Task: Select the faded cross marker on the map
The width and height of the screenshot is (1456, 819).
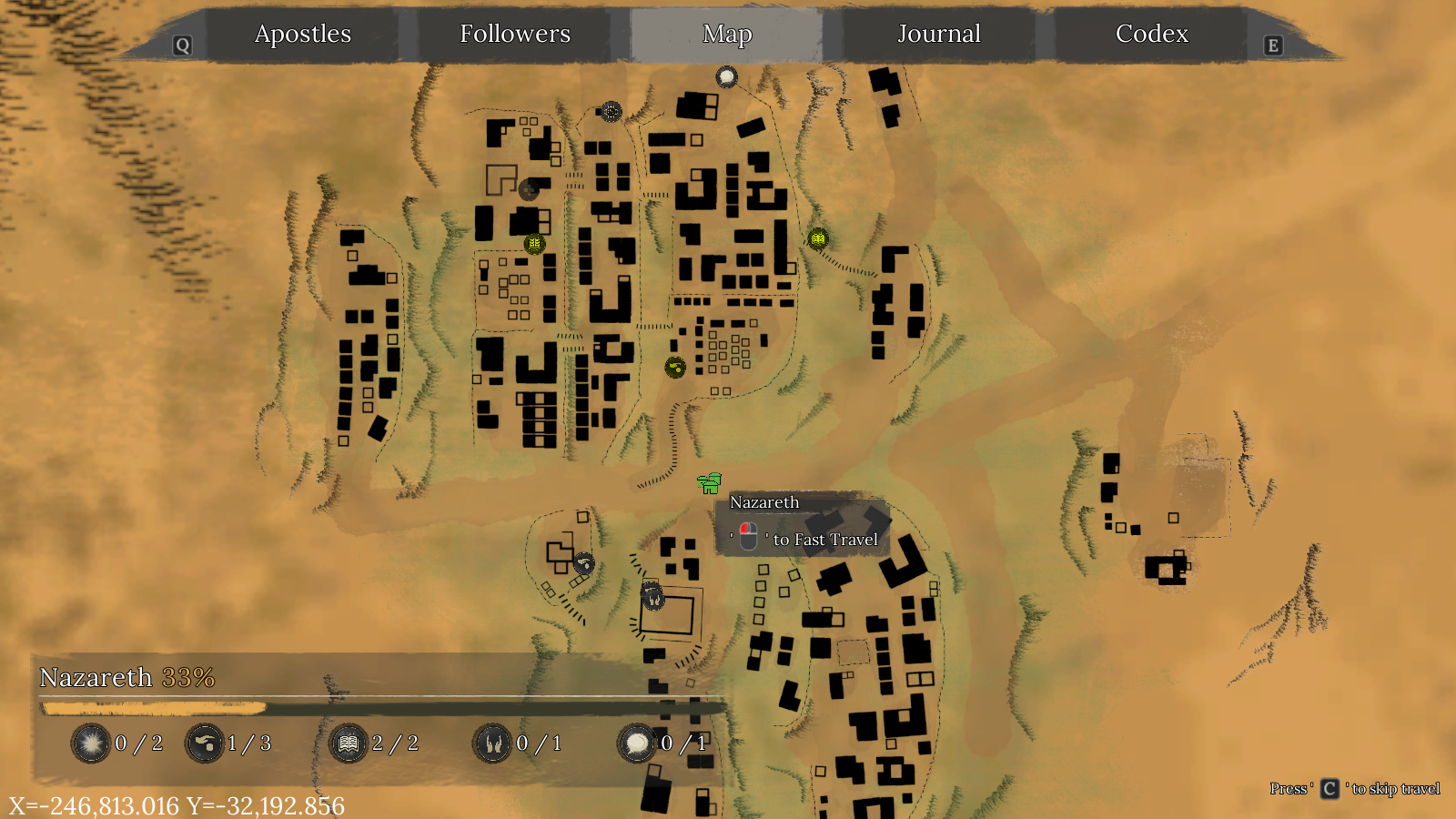Action: point(529,190)
